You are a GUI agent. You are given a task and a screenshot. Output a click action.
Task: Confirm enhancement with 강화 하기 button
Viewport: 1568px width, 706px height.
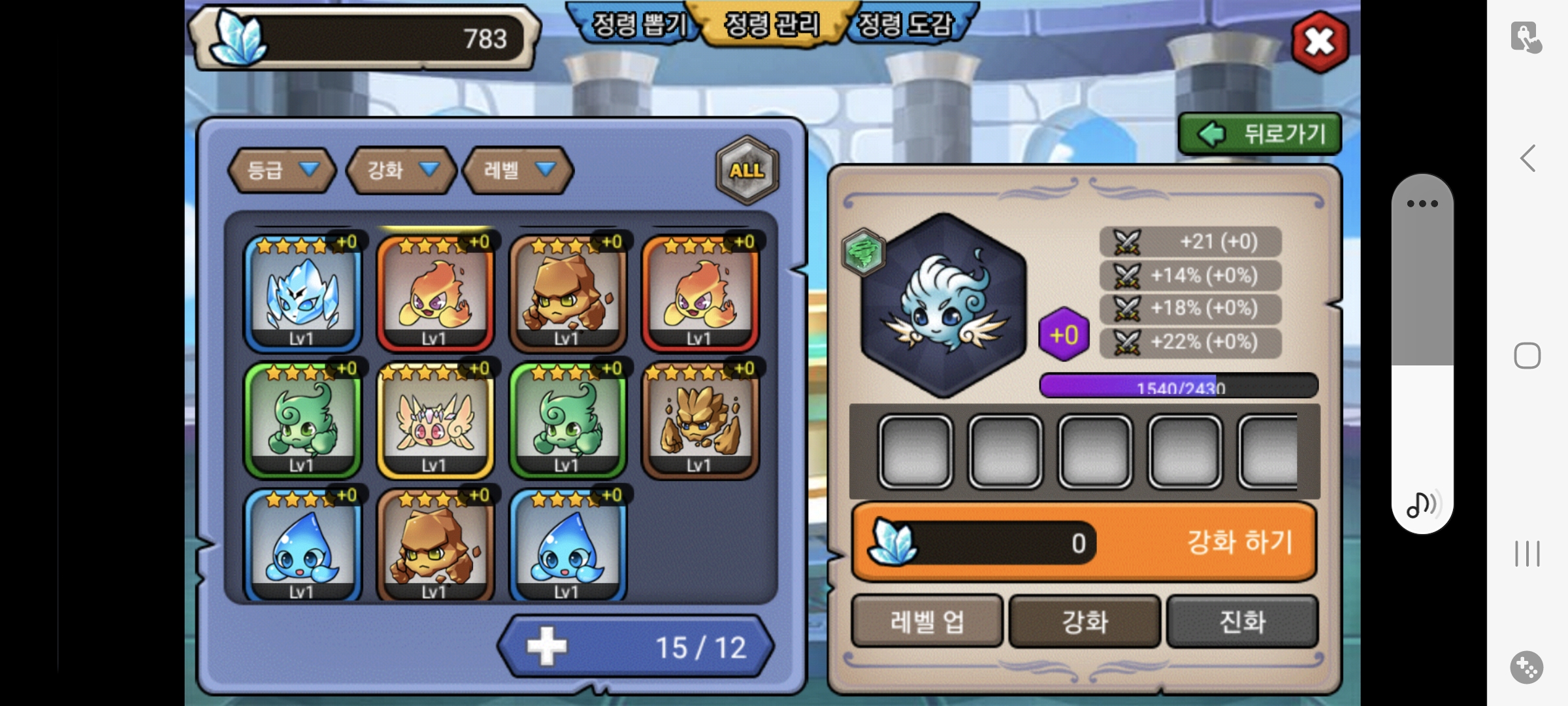coord(1238,542)
